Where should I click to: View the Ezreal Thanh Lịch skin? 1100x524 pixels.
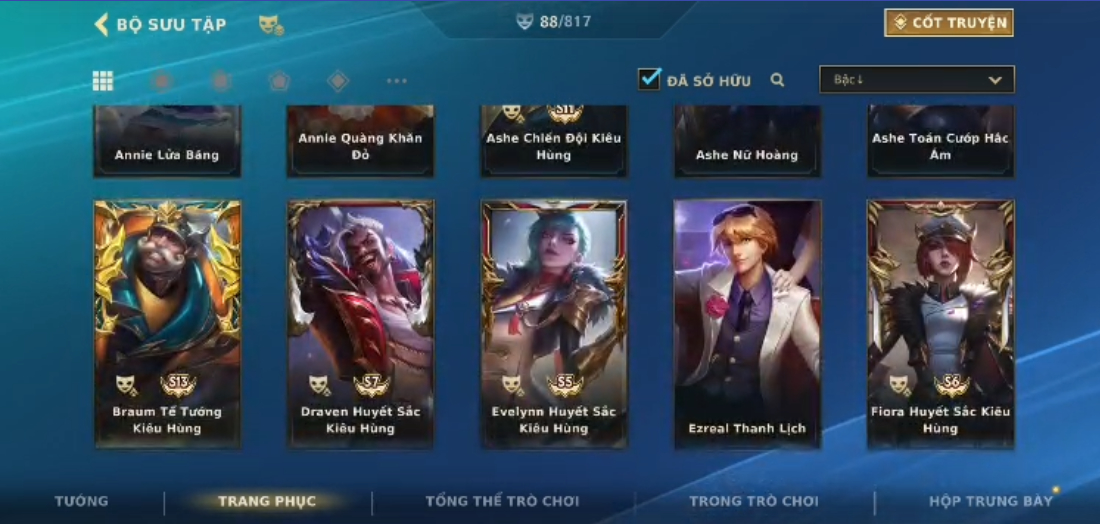(x=747, y=322)
